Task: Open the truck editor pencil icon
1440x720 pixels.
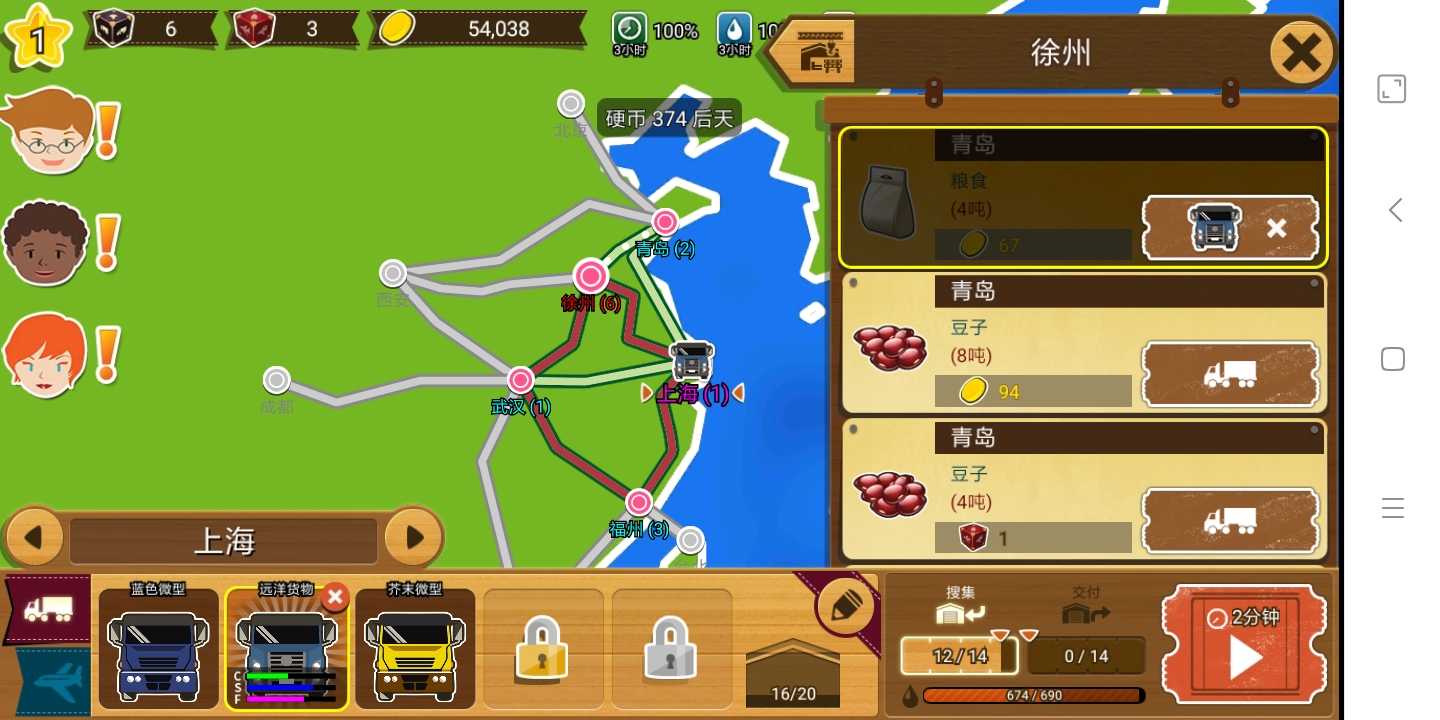Action: [x=845, y=603]
